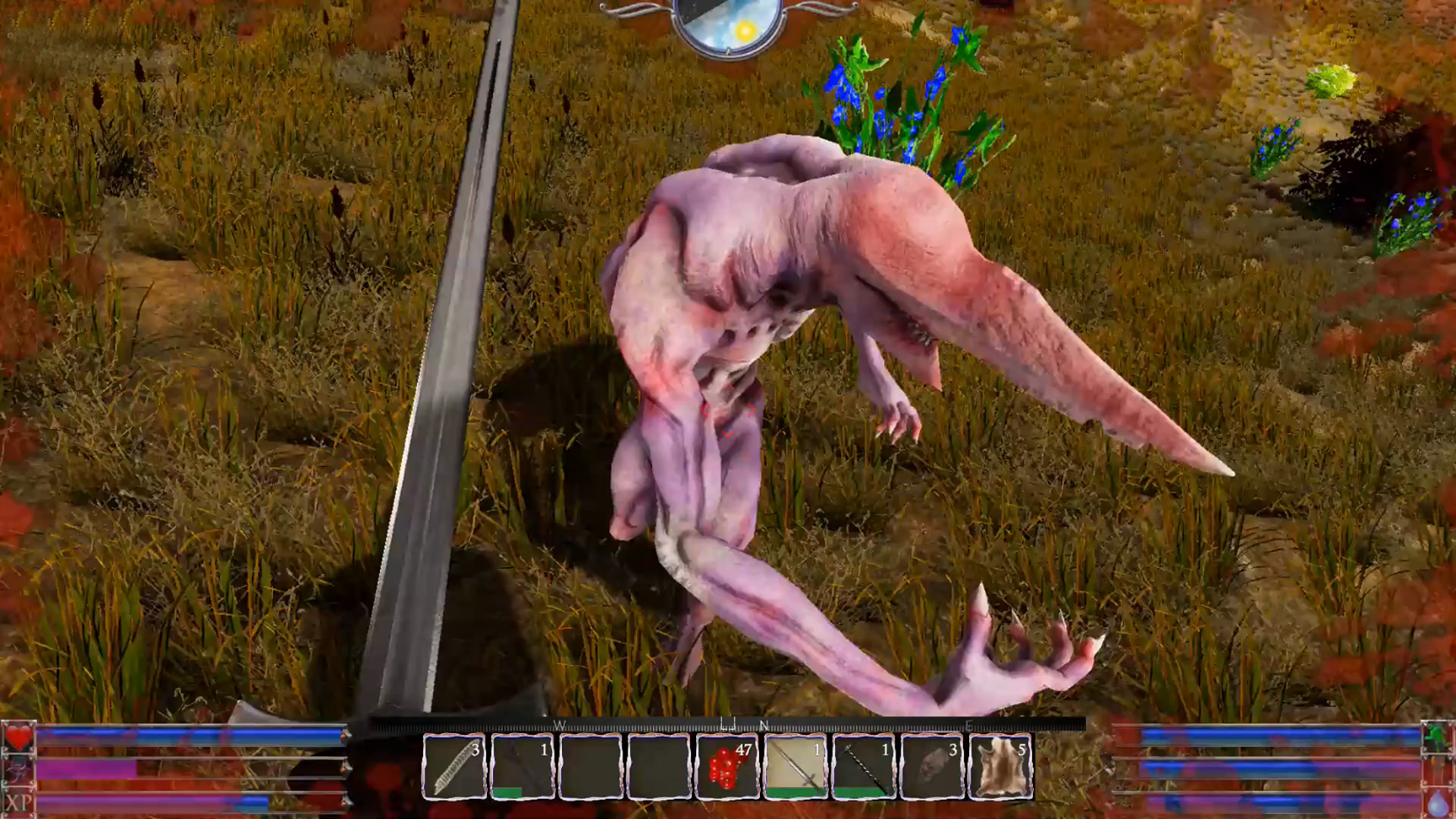
Task: Click the 'W' marker on the compass strip
Action: (x=559, y=726)
